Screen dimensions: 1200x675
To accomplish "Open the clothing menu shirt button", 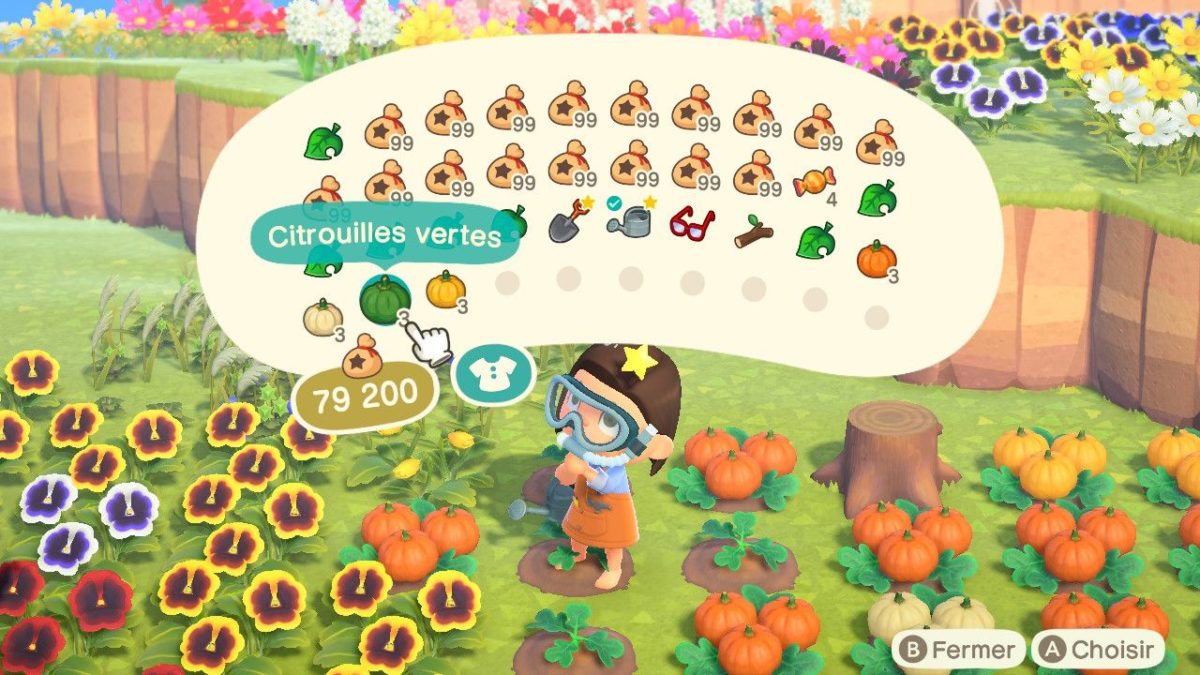I will click(x=492, y=376).
